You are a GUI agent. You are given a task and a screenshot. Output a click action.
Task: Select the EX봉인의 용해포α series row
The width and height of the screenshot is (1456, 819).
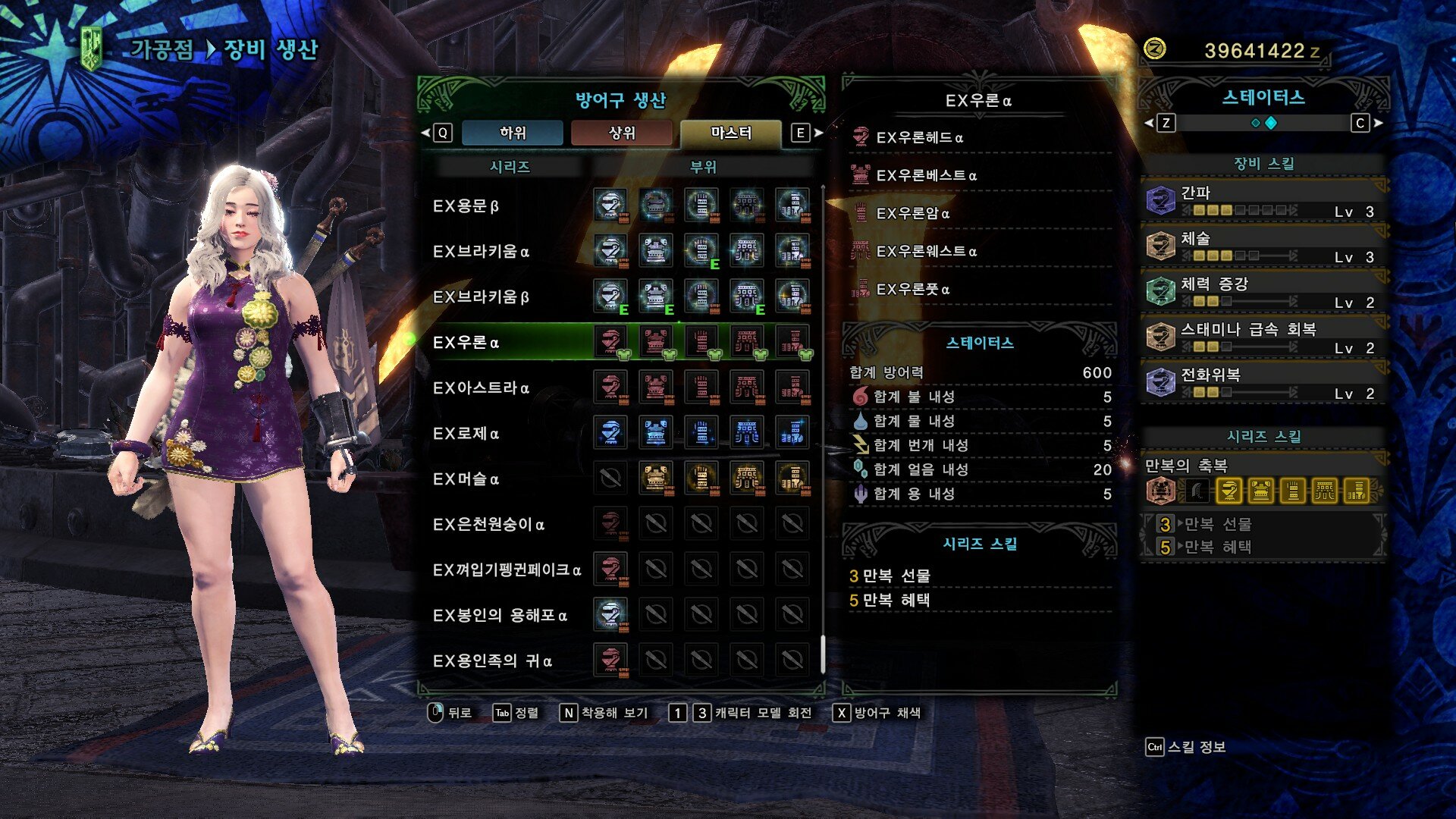(500, 616)
